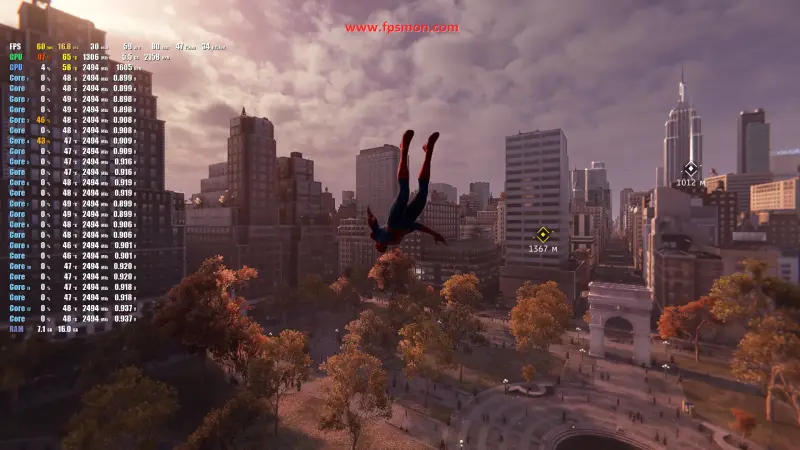Click the white waypoint marker at 1012 M
Image resolution: width=800 pixels, height=450 pixels.
coord(689,169)
